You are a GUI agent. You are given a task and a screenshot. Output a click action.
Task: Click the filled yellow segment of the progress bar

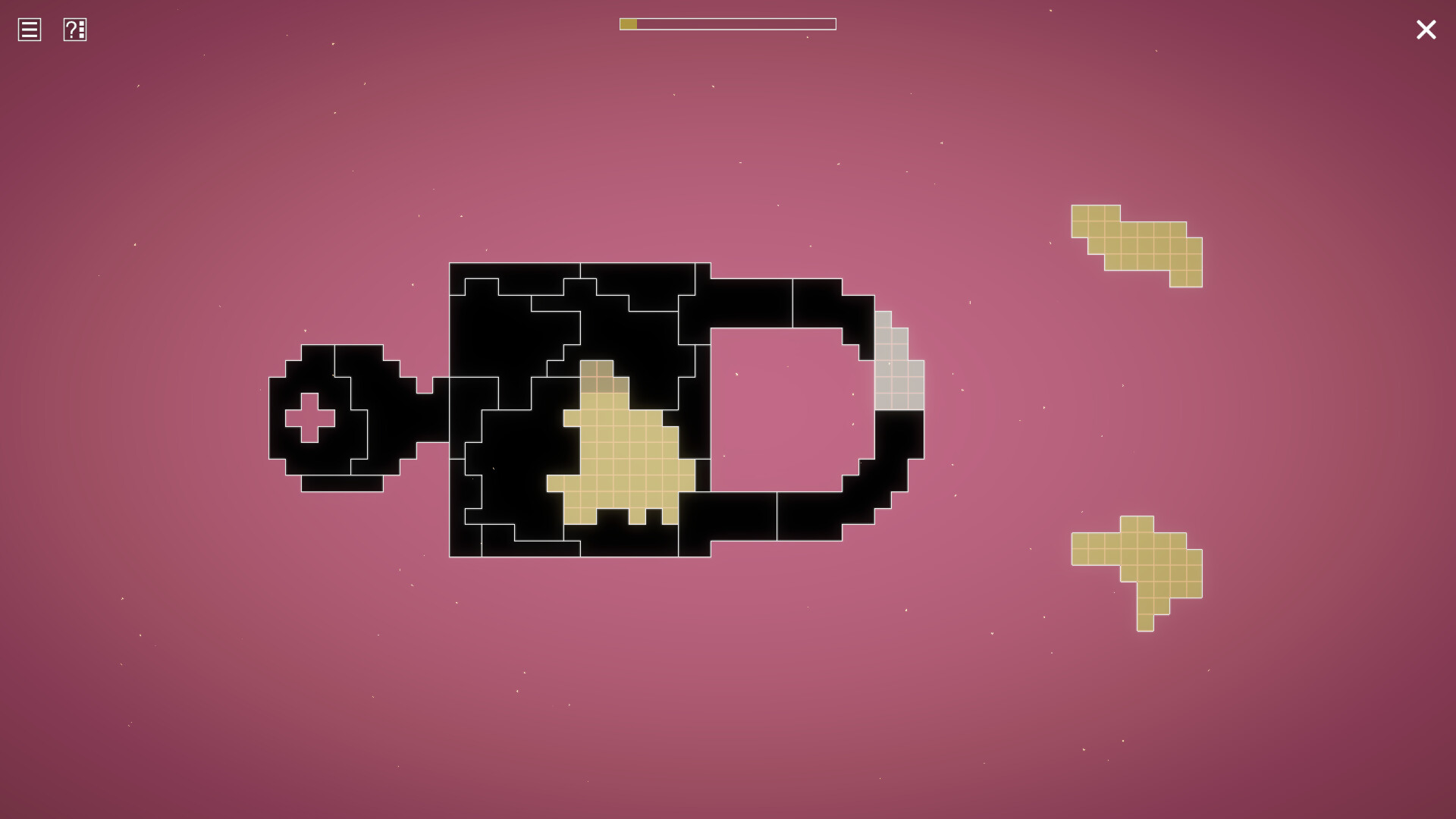(629, 24)
